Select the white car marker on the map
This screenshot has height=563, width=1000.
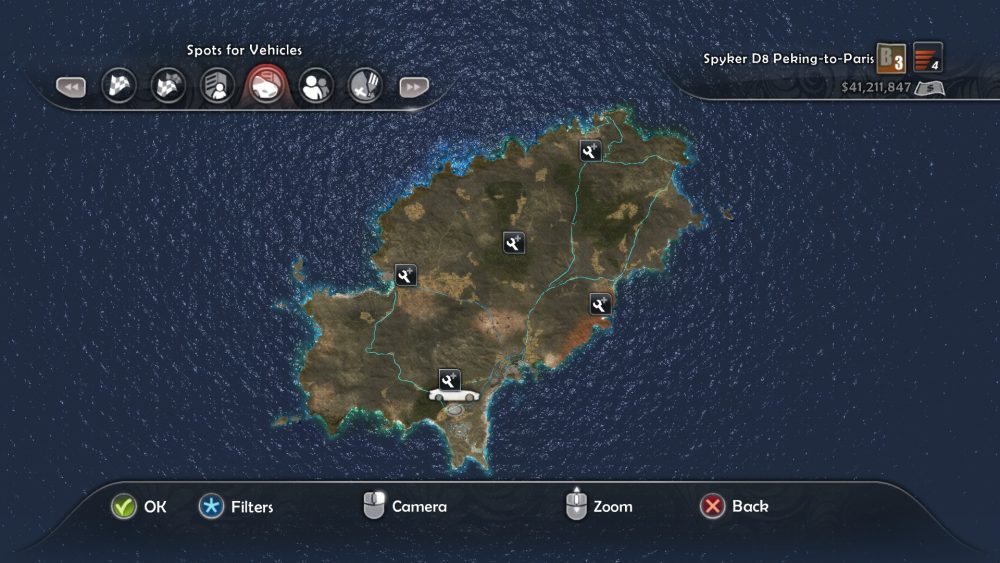click(454, 395)
